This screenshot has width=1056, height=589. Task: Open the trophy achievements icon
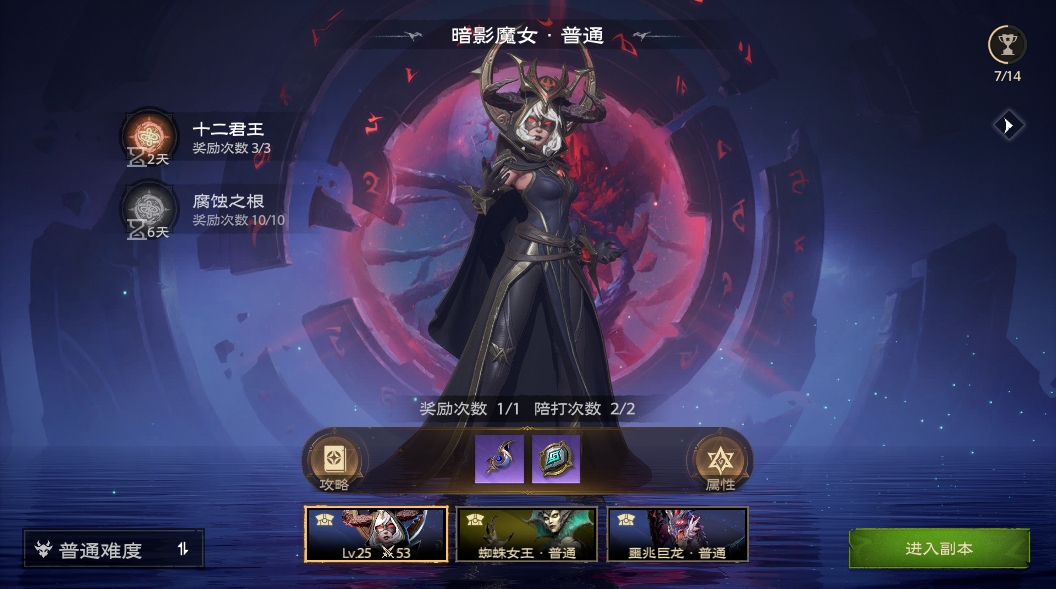click(x=1006, y=44)
